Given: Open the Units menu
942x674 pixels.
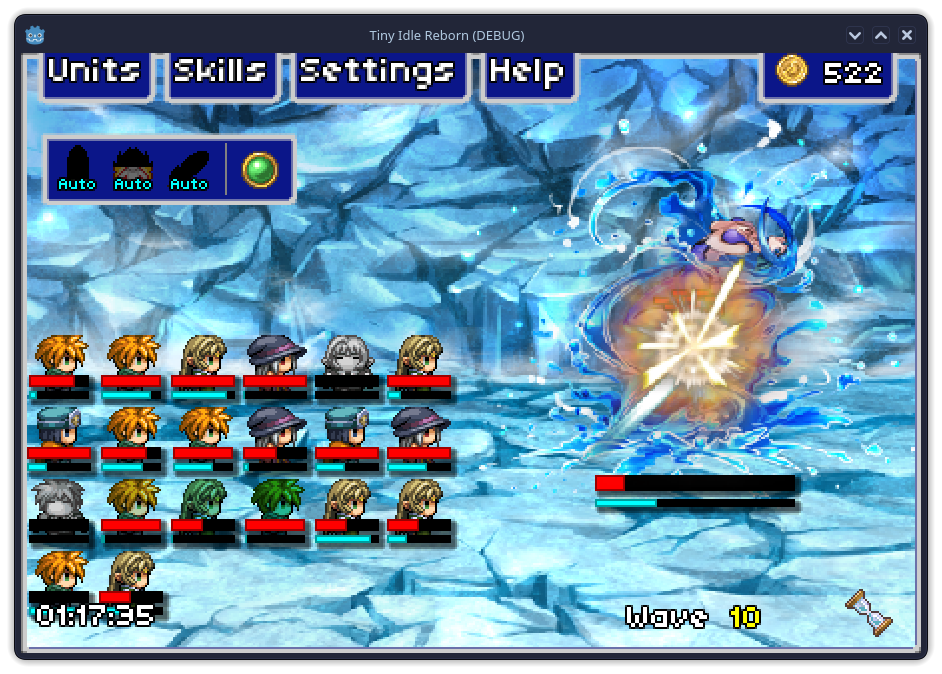Looking at the screenshot, I should [x=95, y=72].
